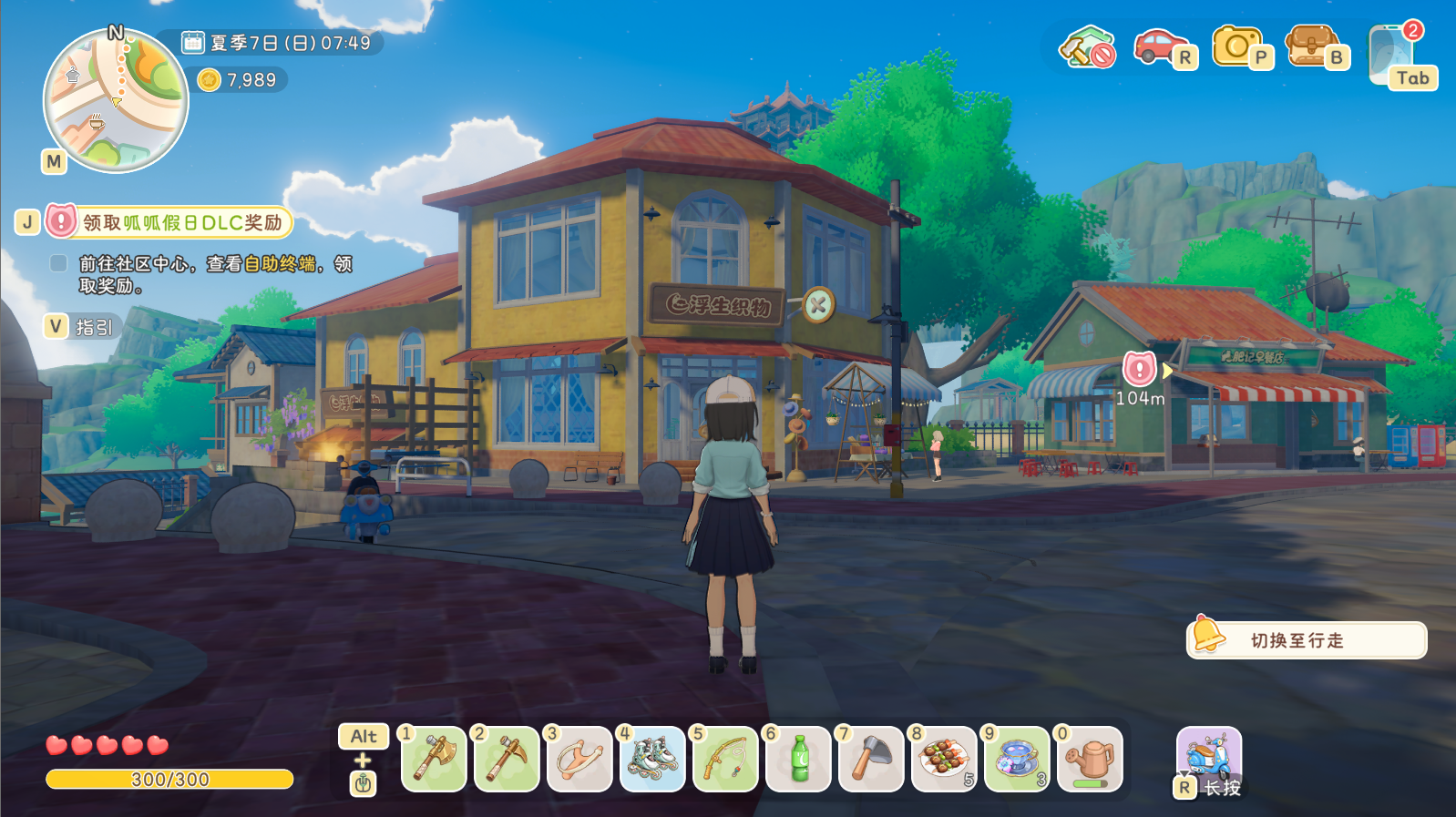Click the 切换至行走 notification

(x=1307, y=640)
